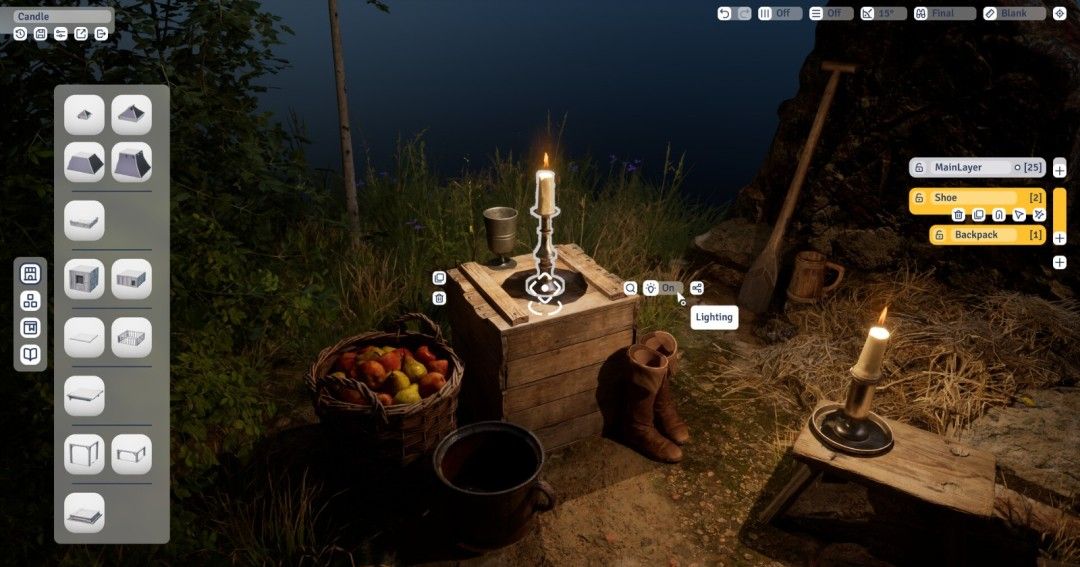Duplicate the Shoe layer
Viewport: 1080px width, 567px height.
point(978,215)
